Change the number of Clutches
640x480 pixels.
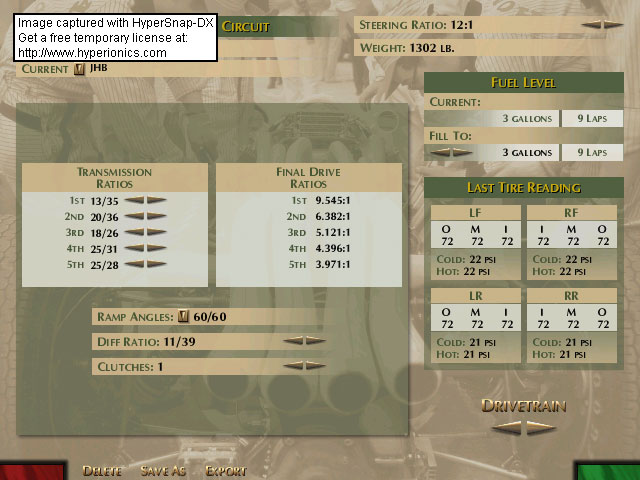[x=304, y=366]
